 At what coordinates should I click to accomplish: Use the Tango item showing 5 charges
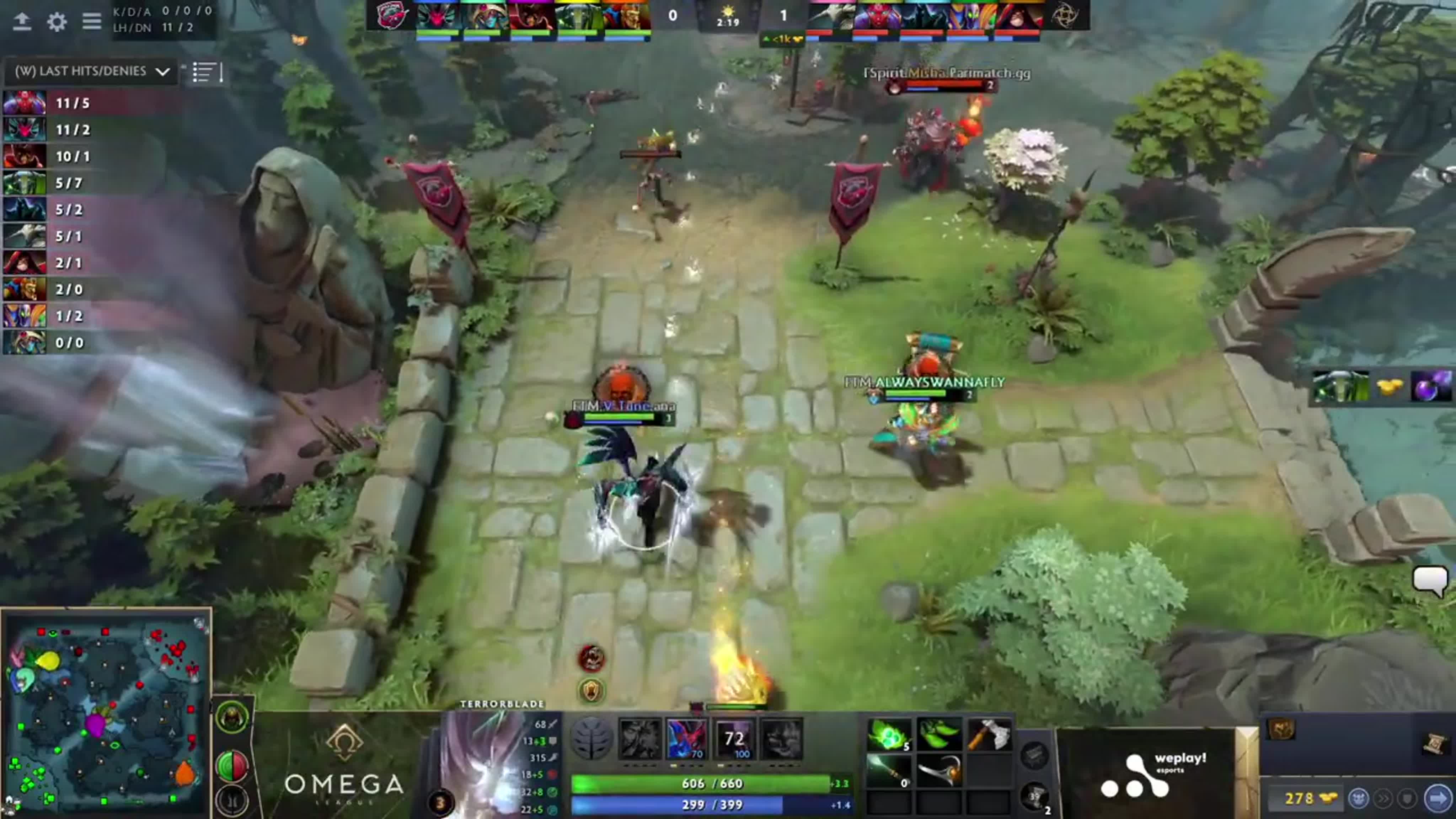pyautogui.click(x=889, y=734)
